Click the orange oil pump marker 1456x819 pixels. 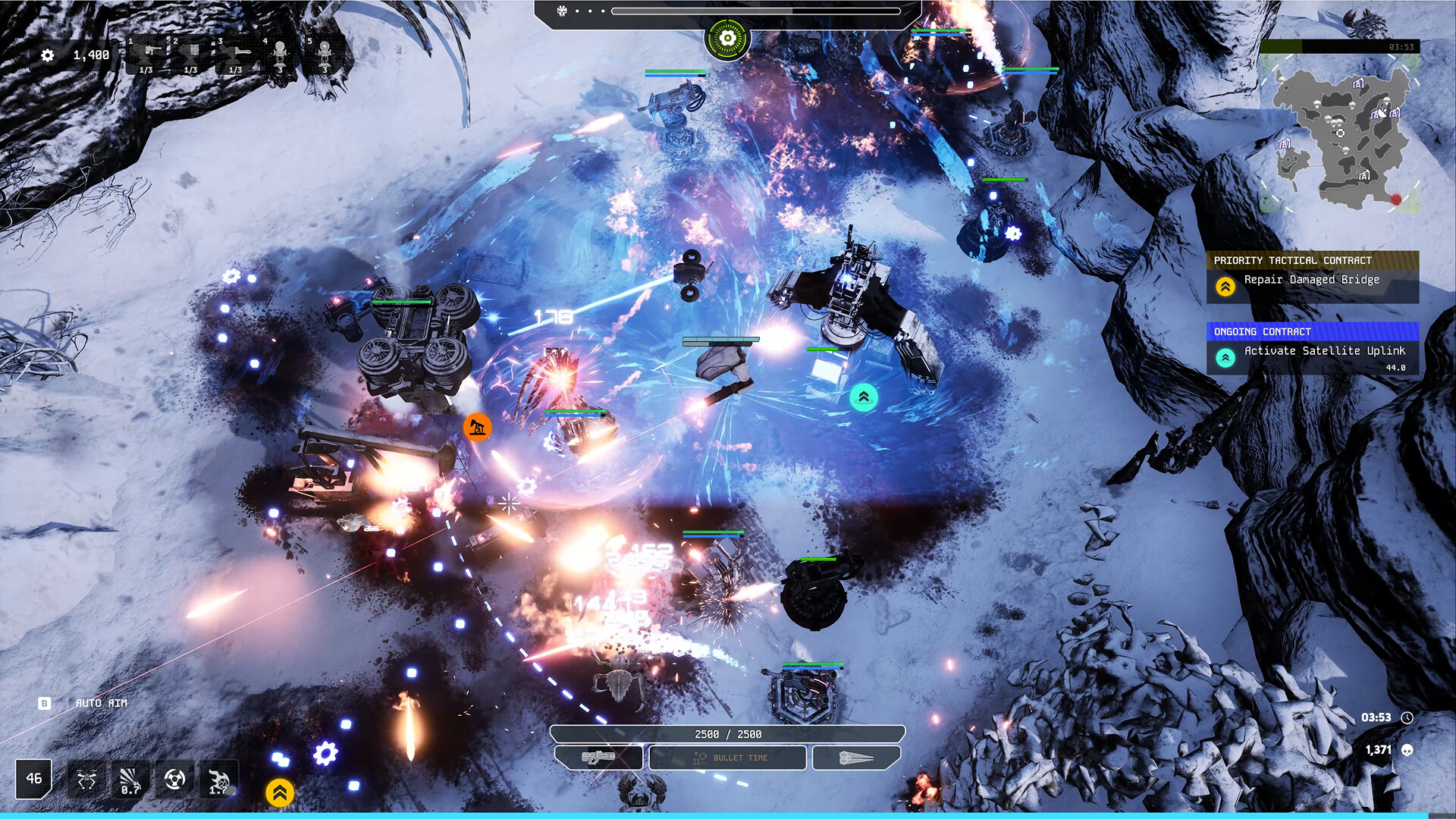(477, 428)
